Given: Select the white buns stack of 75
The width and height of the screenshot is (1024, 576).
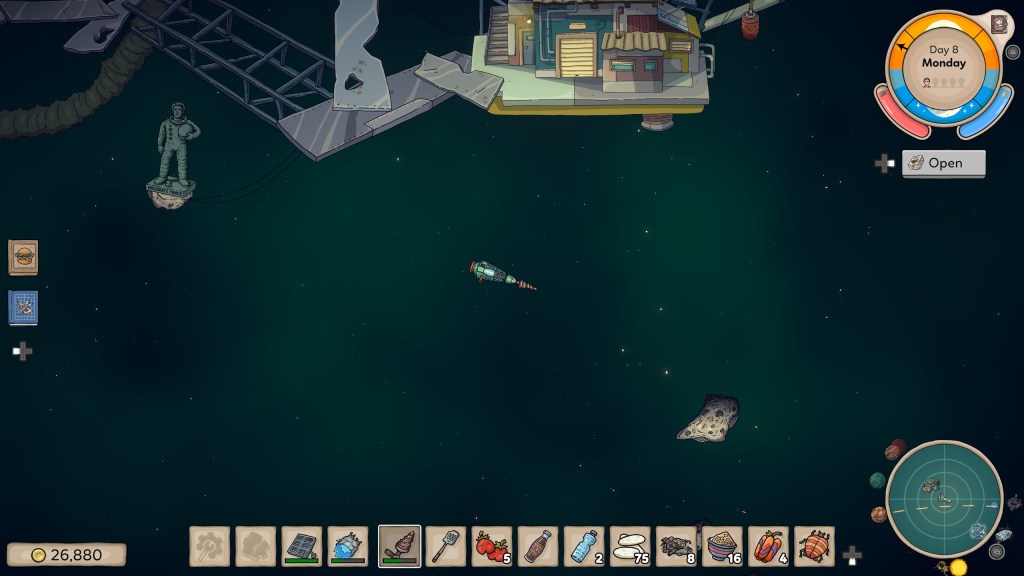Looking at the screenshot, I should (630, 546).
